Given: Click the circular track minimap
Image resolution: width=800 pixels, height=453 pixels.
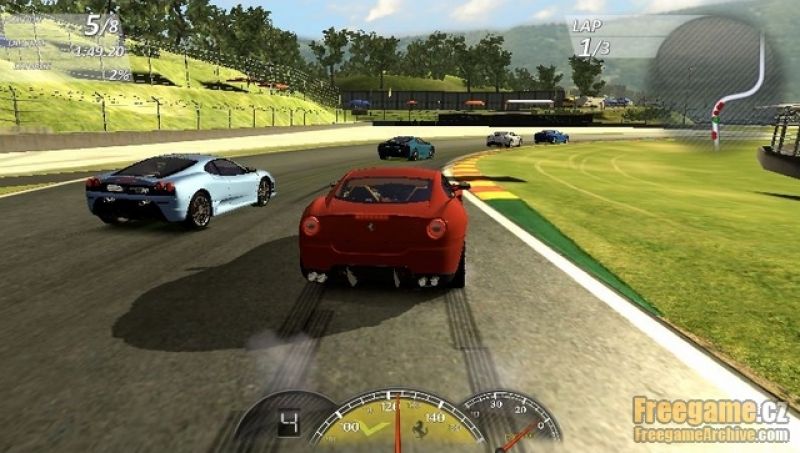Looking at the screenshot, I should 712,70.
